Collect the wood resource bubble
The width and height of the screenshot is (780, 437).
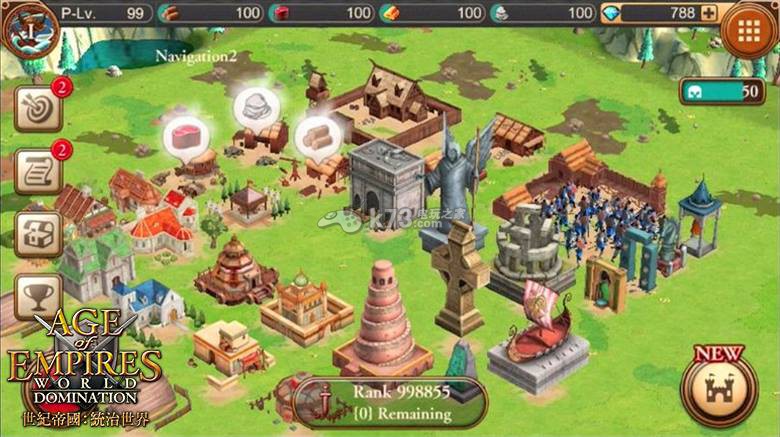pyautogui.click(x=318, y=135)
